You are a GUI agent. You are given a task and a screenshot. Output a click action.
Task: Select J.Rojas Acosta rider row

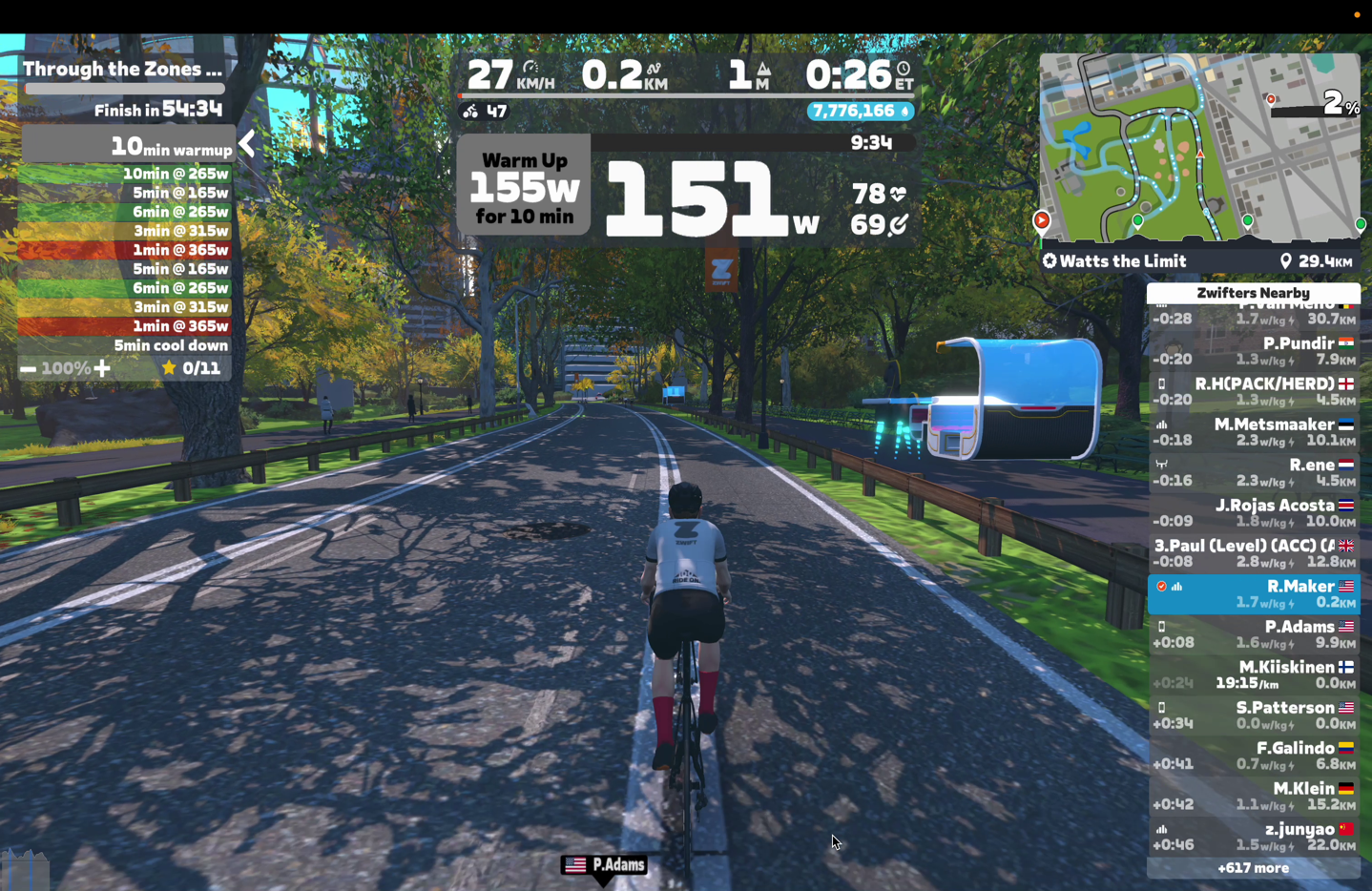pyautogui.click(x=1253, y=513)
